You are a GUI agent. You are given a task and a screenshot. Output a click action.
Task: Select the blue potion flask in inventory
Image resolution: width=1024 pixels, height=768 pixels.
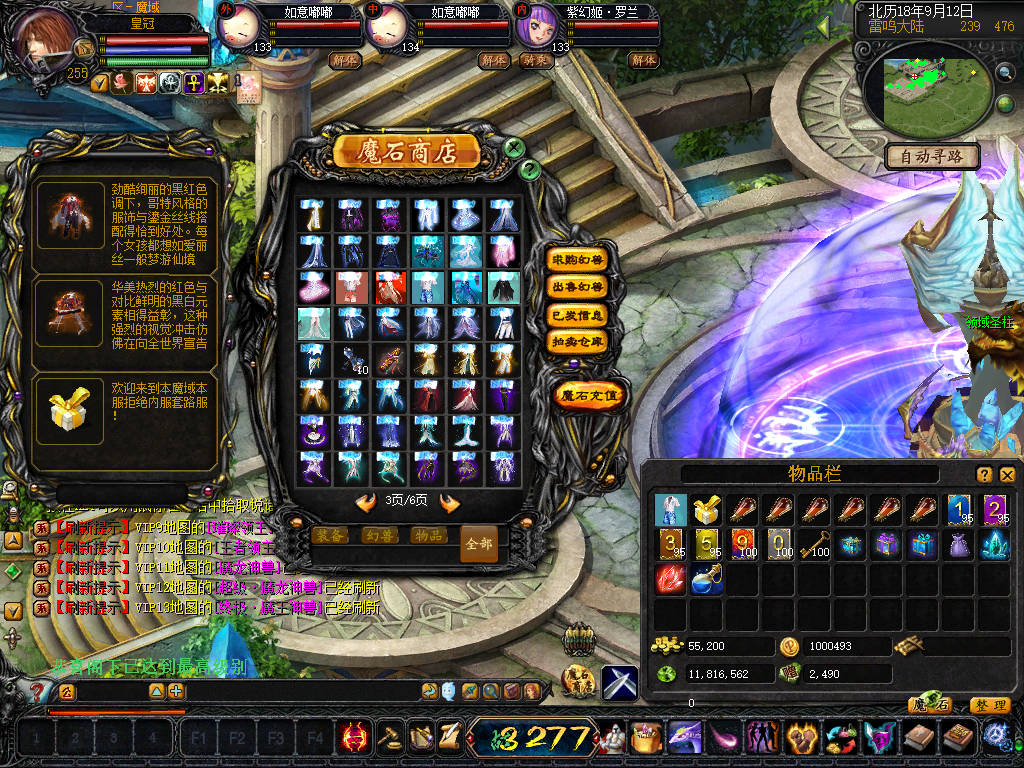(708, 579)
